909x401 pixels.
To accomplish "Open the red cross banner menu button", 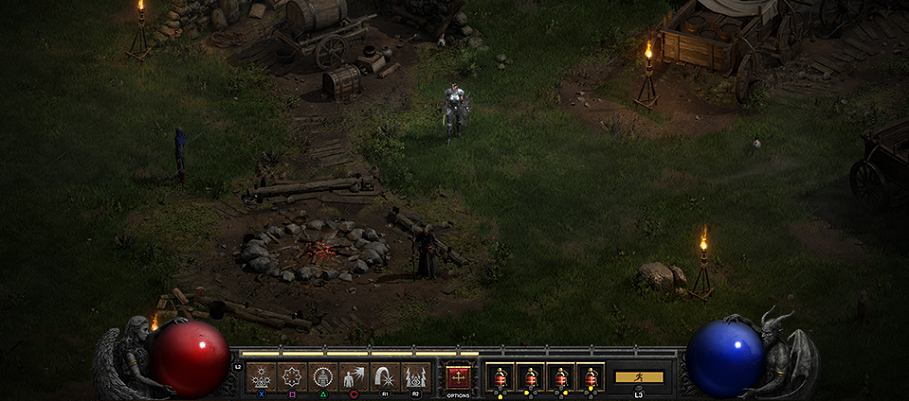I will click(459, 377).
